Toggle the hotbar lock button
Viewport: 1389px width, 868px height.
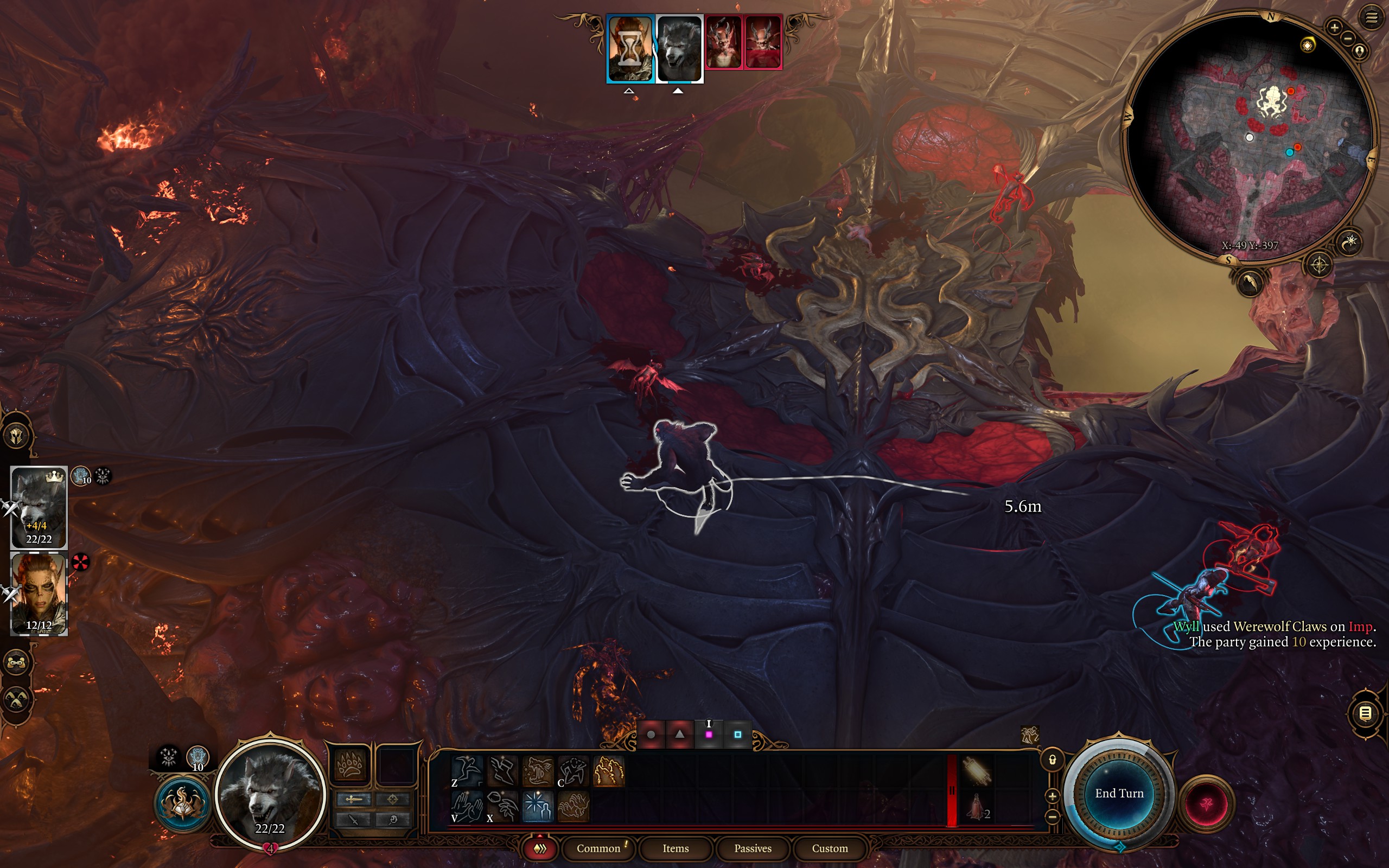(x=1052, y=760)
